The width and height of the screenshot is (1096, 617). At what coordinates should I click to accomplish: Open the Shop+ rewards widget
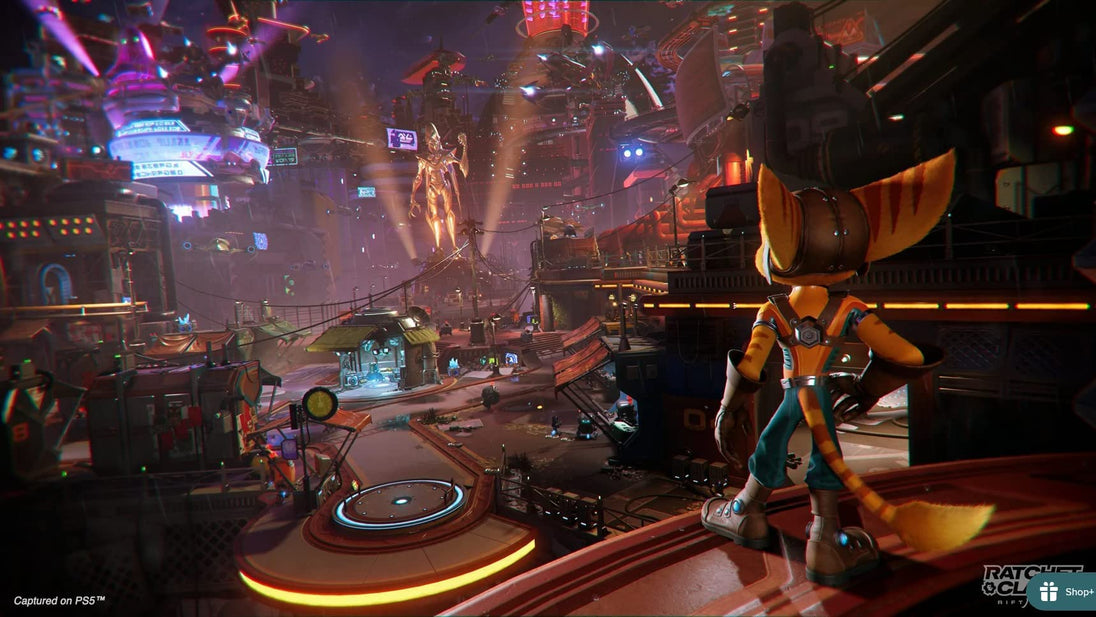click(x=1064, y=592)
